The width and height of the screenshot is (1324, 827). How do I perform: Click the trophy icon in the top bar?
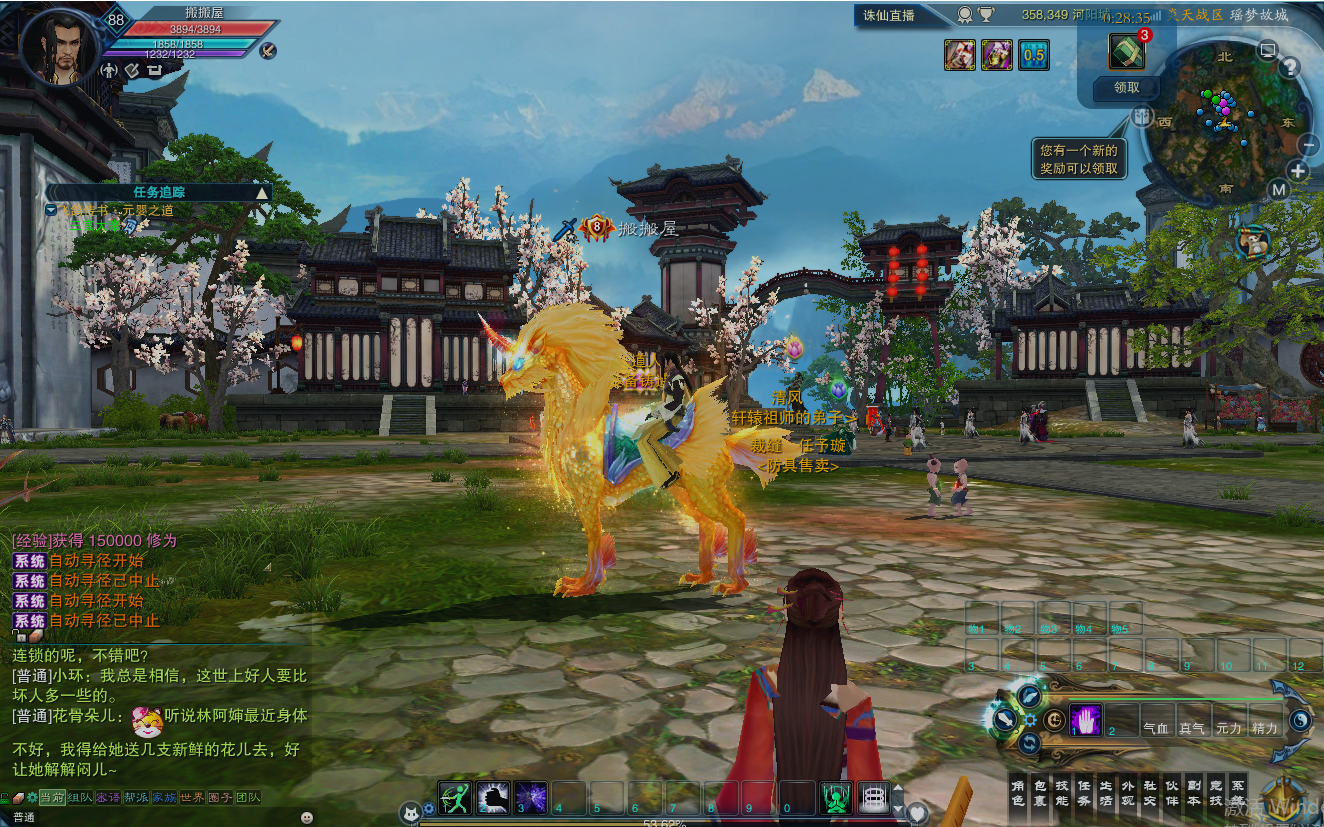coord(985,15)
